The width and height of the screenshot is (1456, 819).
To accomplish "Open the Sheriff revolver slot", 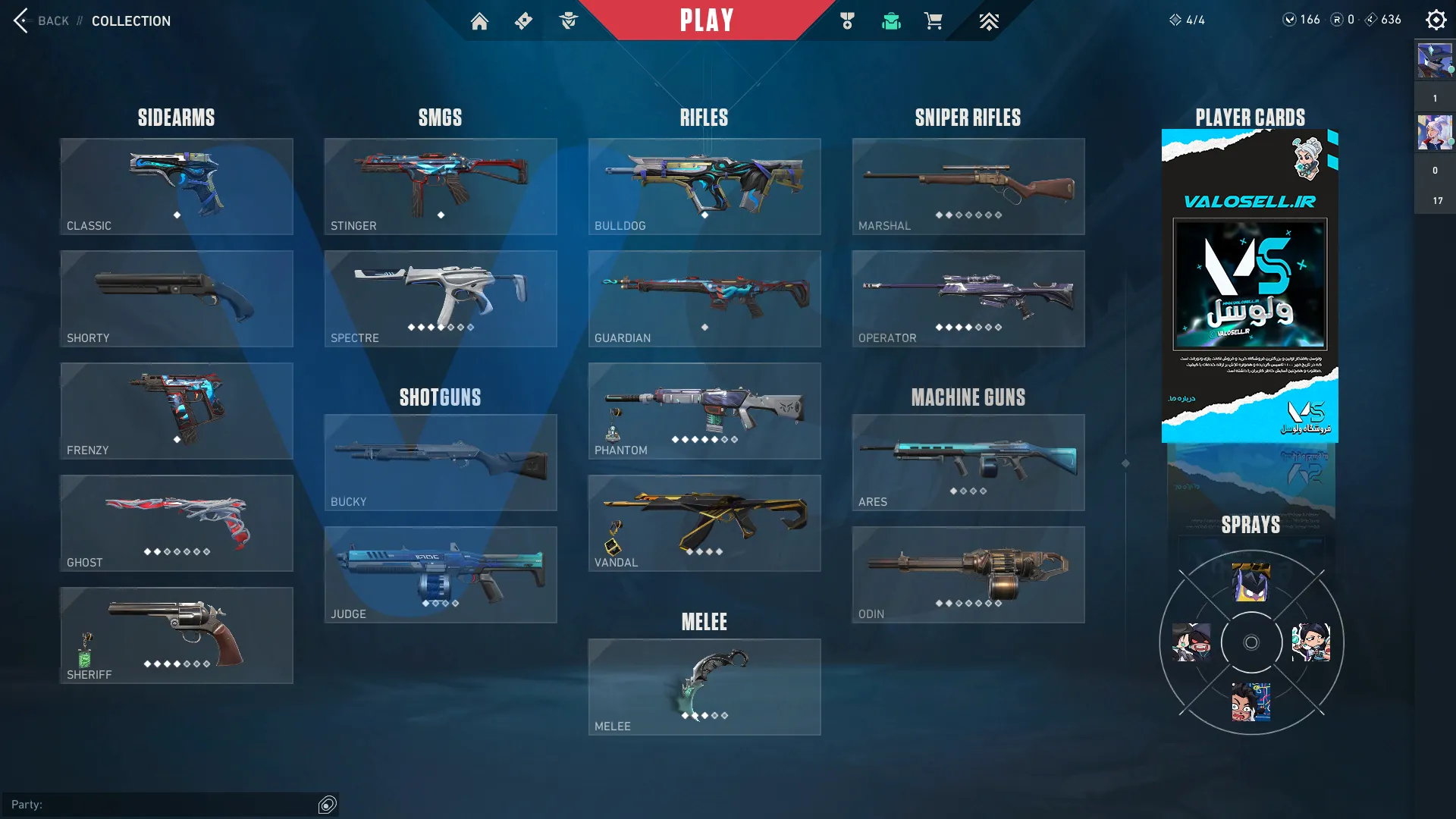I will point(177,635).
